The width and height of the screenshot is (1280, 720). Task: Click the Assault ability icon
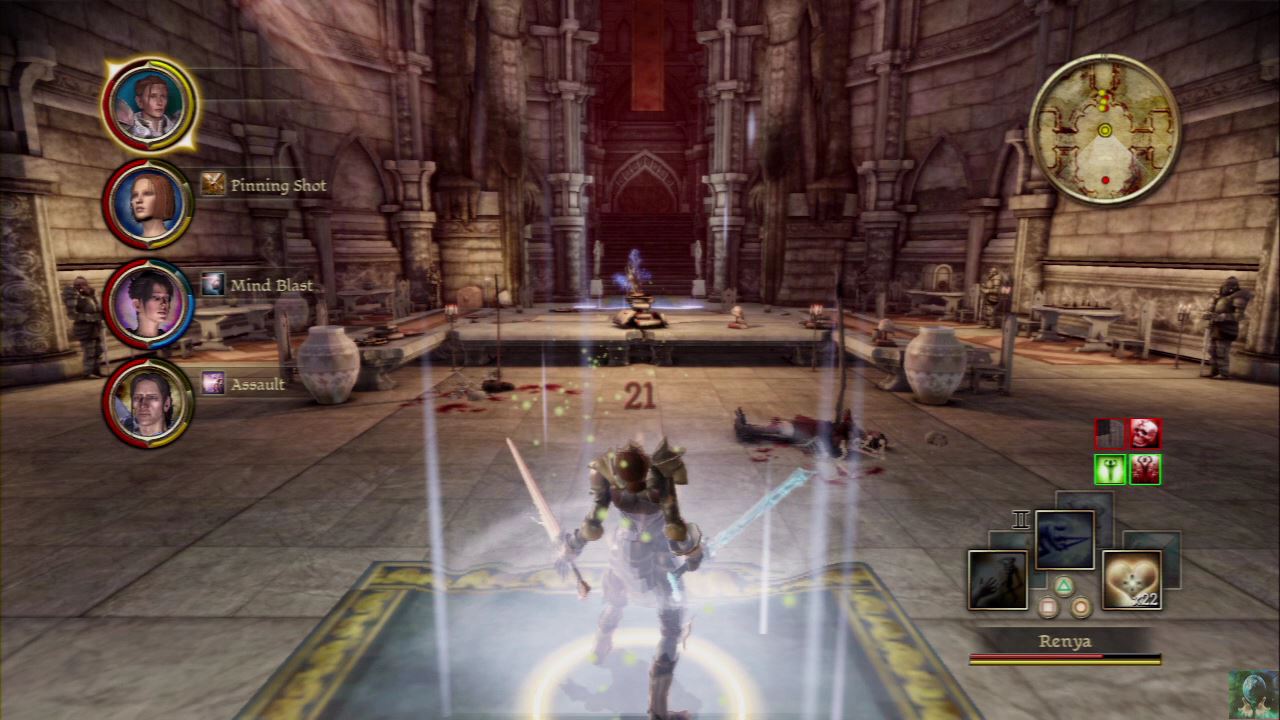(x=212, y=383)
